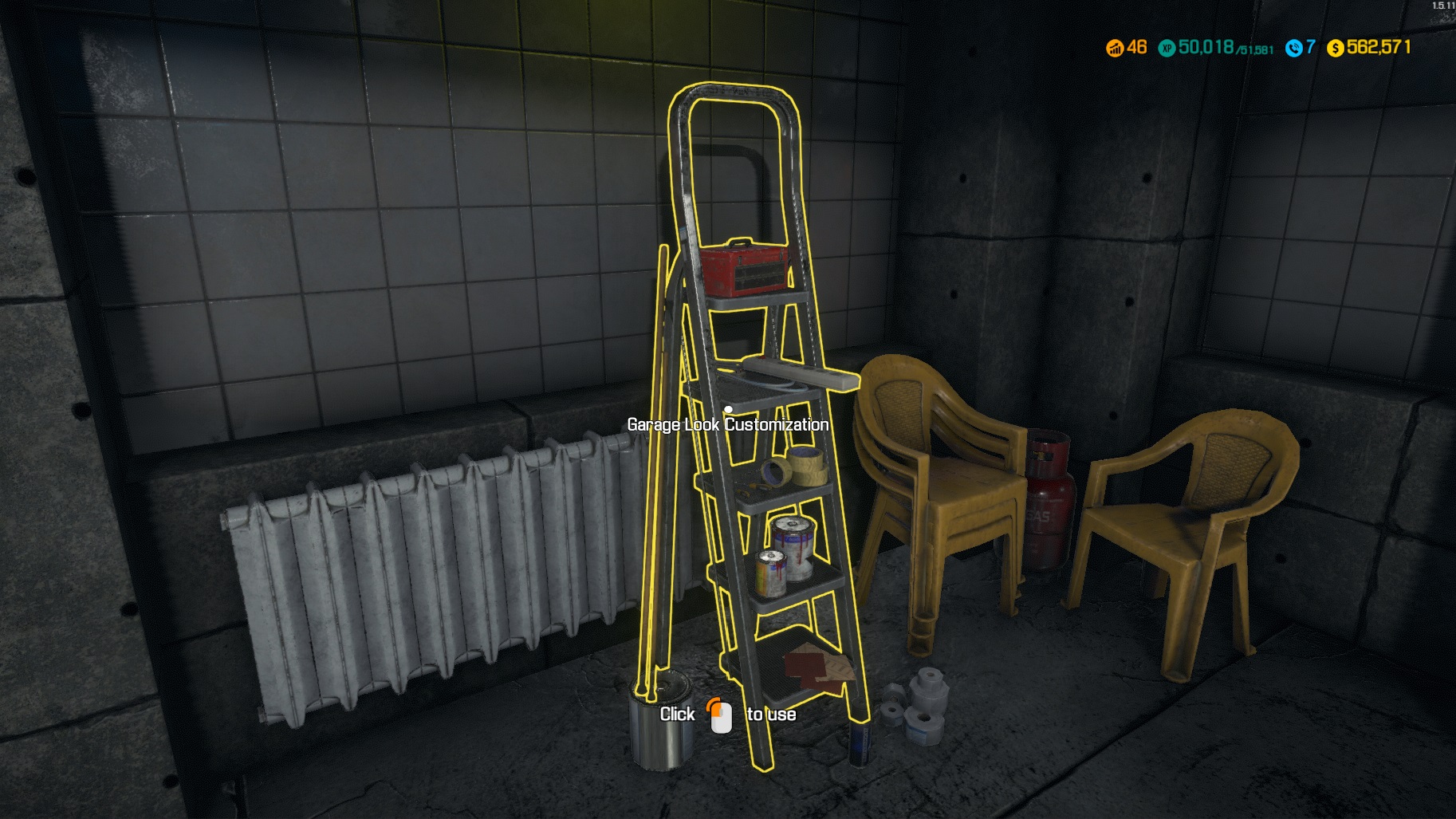Click the yellow dollar money icon
1456x819 pixels.
[1334, 46]
